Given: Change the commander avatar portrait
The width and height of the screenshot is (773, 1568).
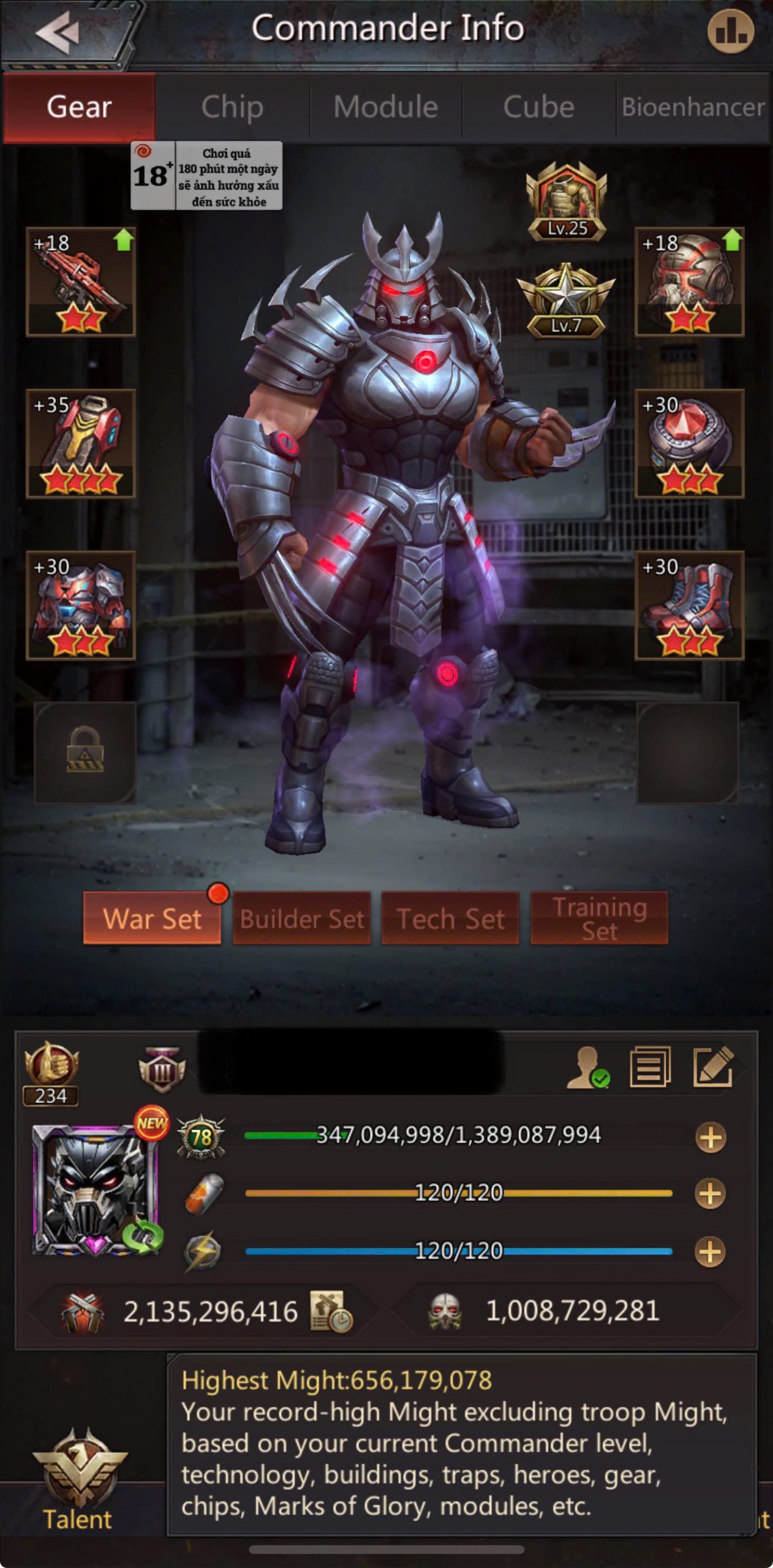Looking at the screenshot, I should click(x=96, y=1189).
